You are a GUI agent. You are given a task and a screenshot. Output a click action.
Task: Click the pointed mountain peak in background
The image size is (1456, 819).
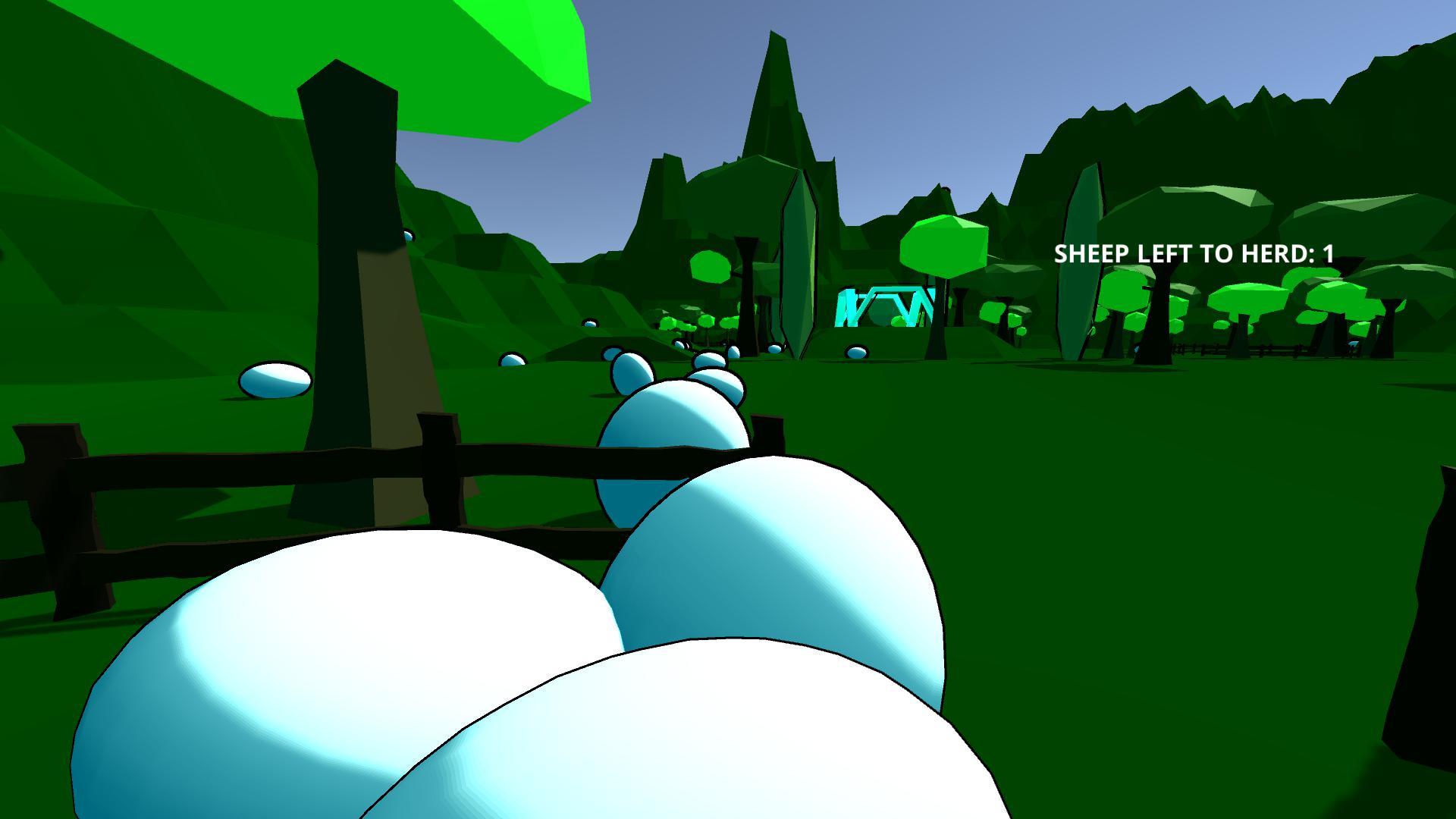coord(773,68)
